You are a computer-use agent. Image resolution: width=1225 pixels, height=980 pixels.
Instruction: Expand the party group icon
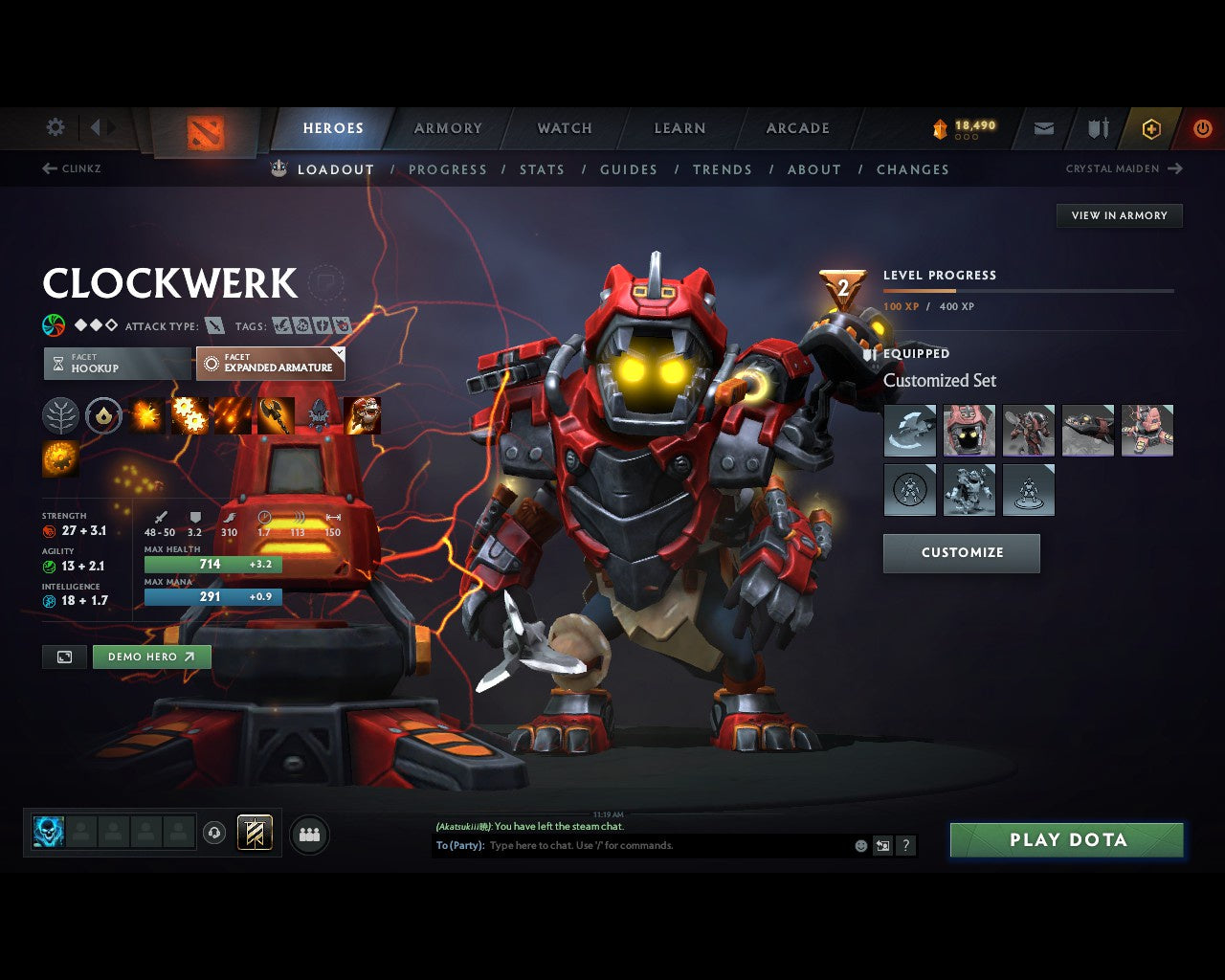309,833
